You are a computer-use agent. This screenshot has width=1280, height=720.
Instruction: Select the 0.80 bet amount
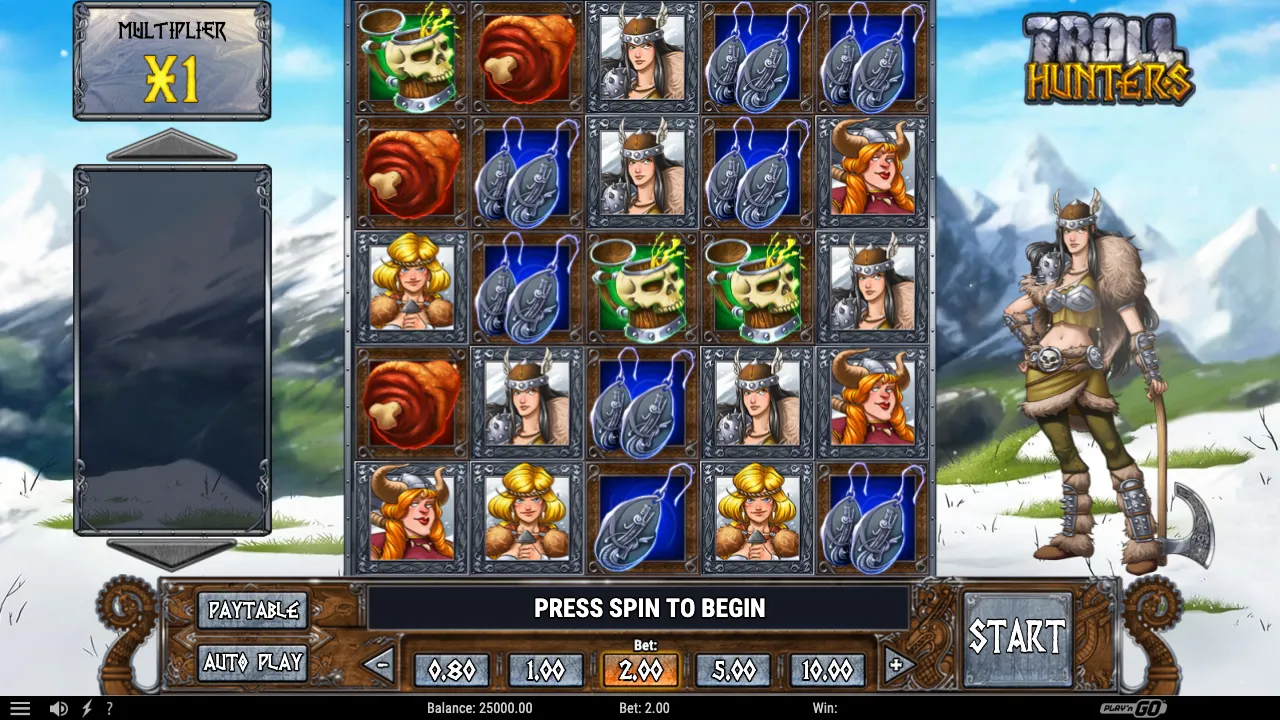pos(451,670)
